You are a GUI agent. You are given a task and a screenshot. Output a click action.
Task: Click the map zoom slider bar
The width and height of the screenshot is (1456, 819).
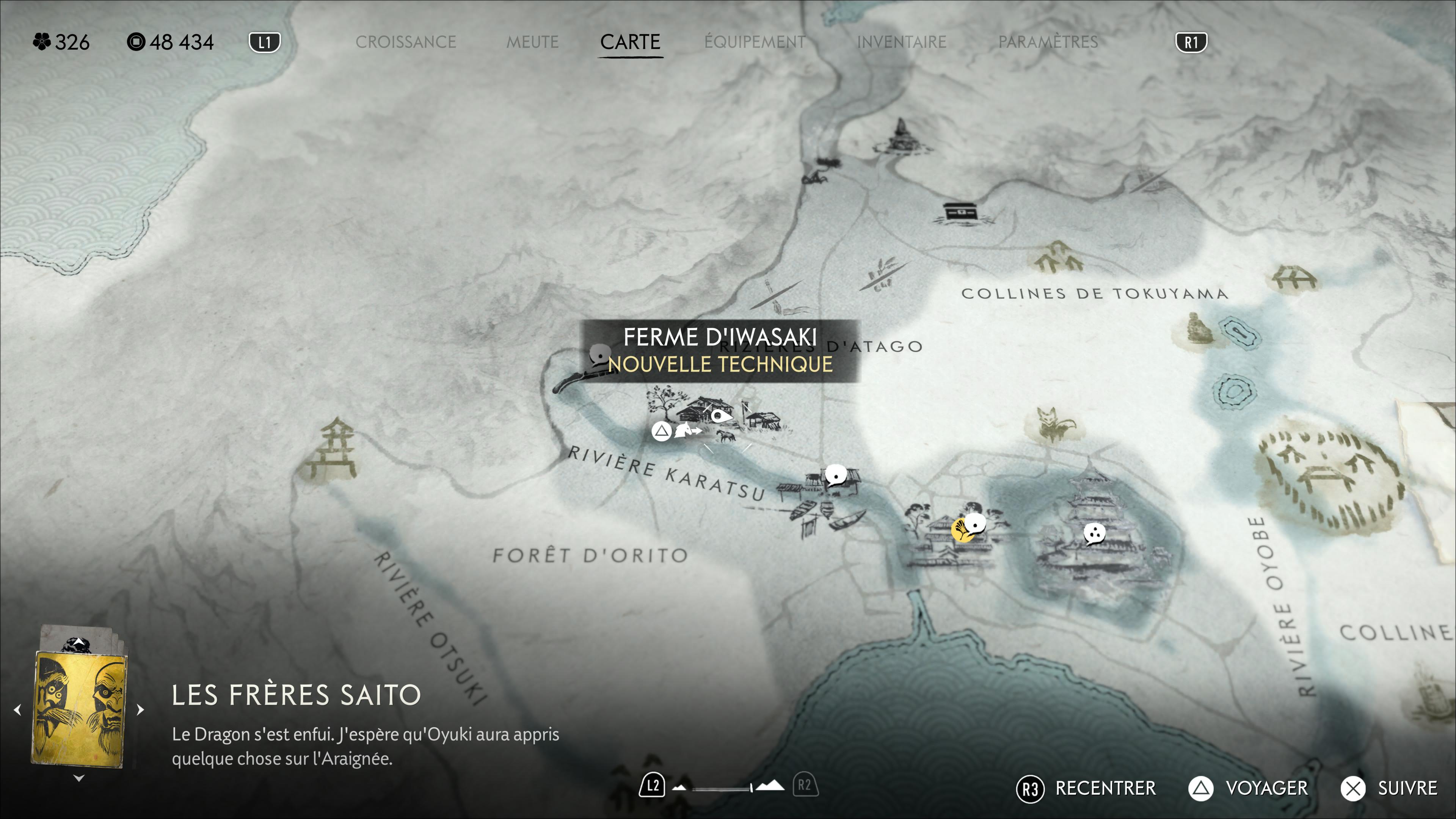[x=722, y=788]
